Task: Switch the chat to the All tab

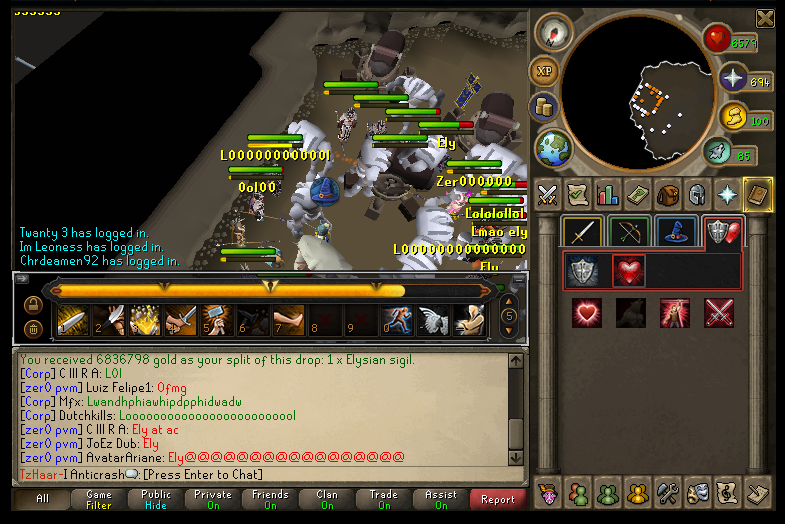Action: [42, 499]
